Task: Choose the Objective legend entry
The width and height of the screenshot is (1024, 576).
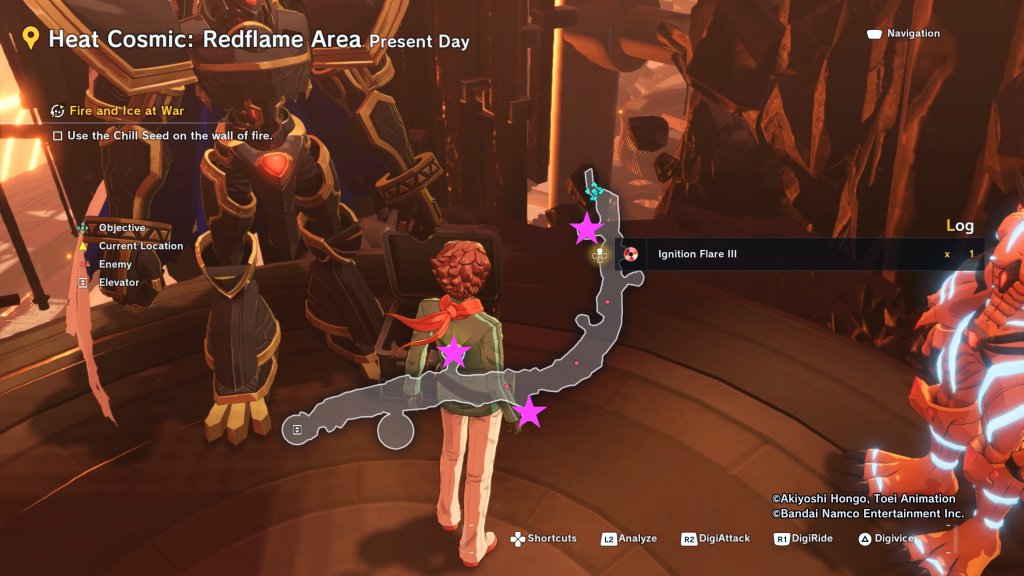Action: pos(121,228)
